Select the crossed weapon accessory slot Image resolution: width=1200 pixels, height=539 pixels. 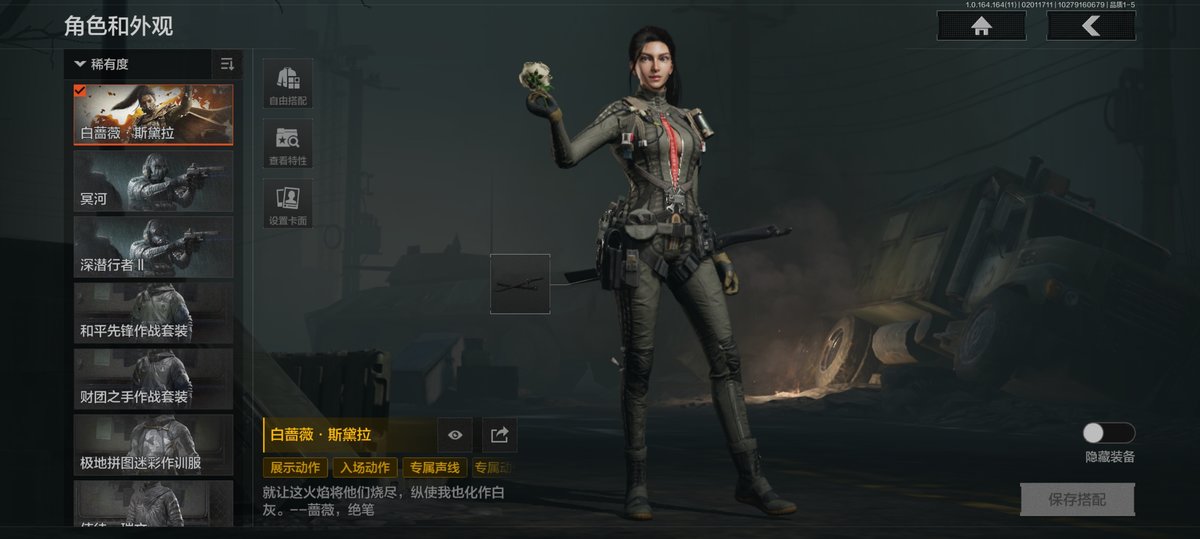520,284
